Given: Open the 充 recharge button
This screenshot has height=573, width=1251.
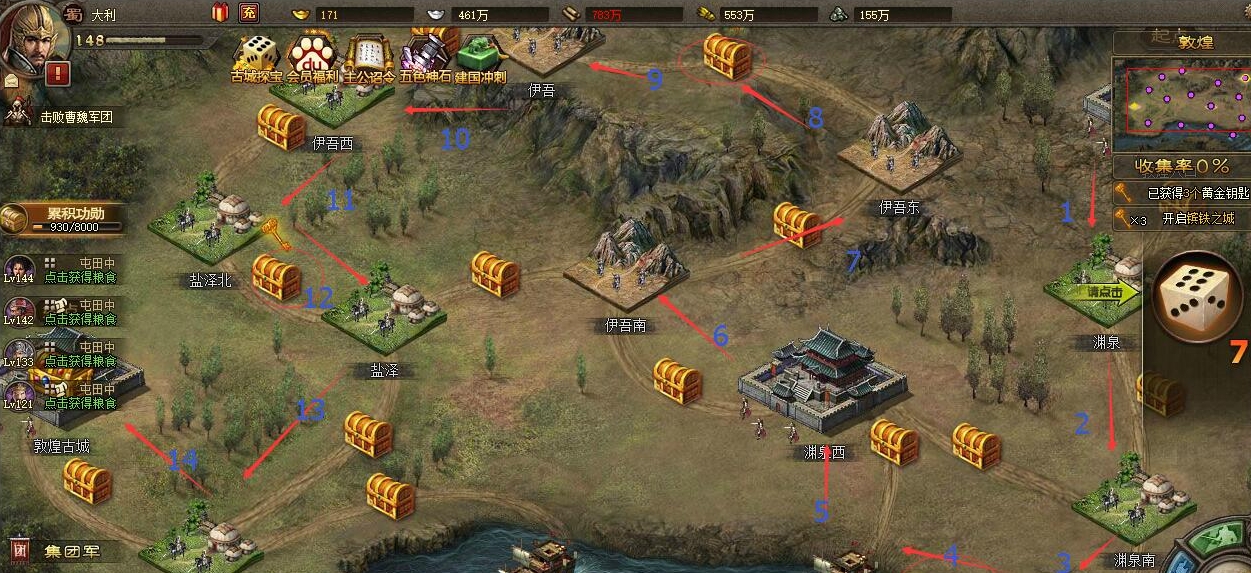Looking at the screenshot, I should 249,13.
